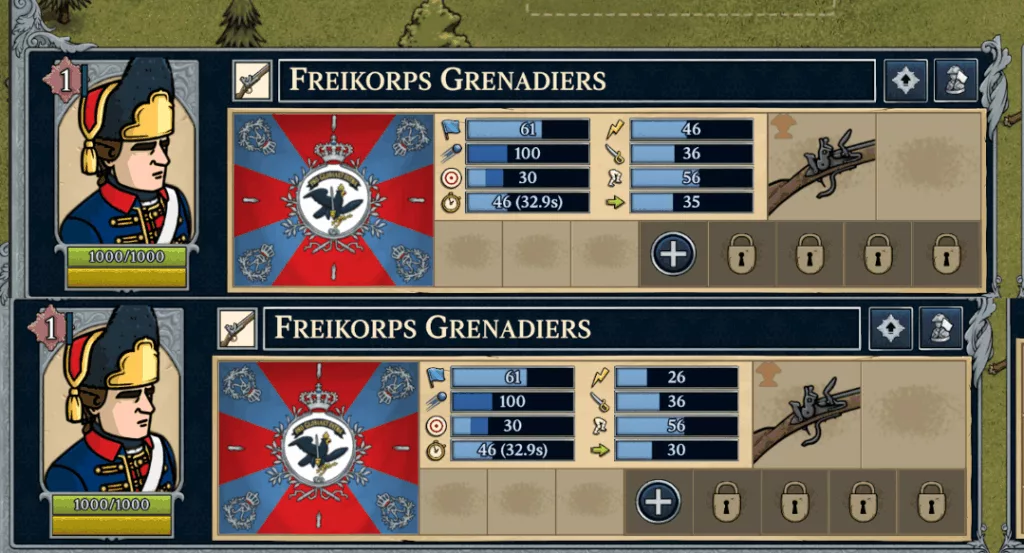The height and width of the screenshot is (553, 1024).
Task: Add a perk with the upper unit's plus button
Action: point(674,254)
